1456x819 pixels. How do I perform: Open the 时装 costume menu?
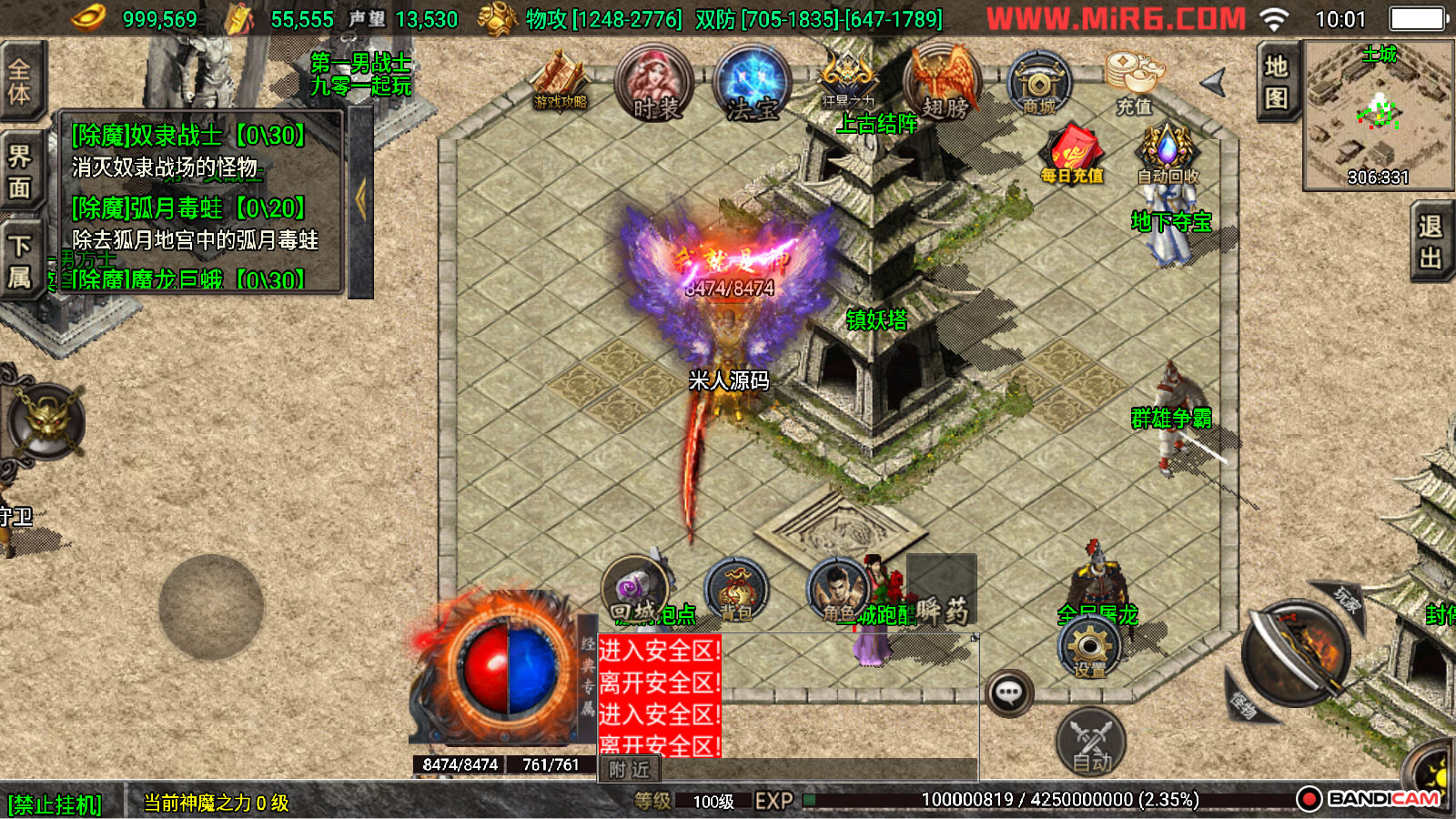[x=654, y=84]
